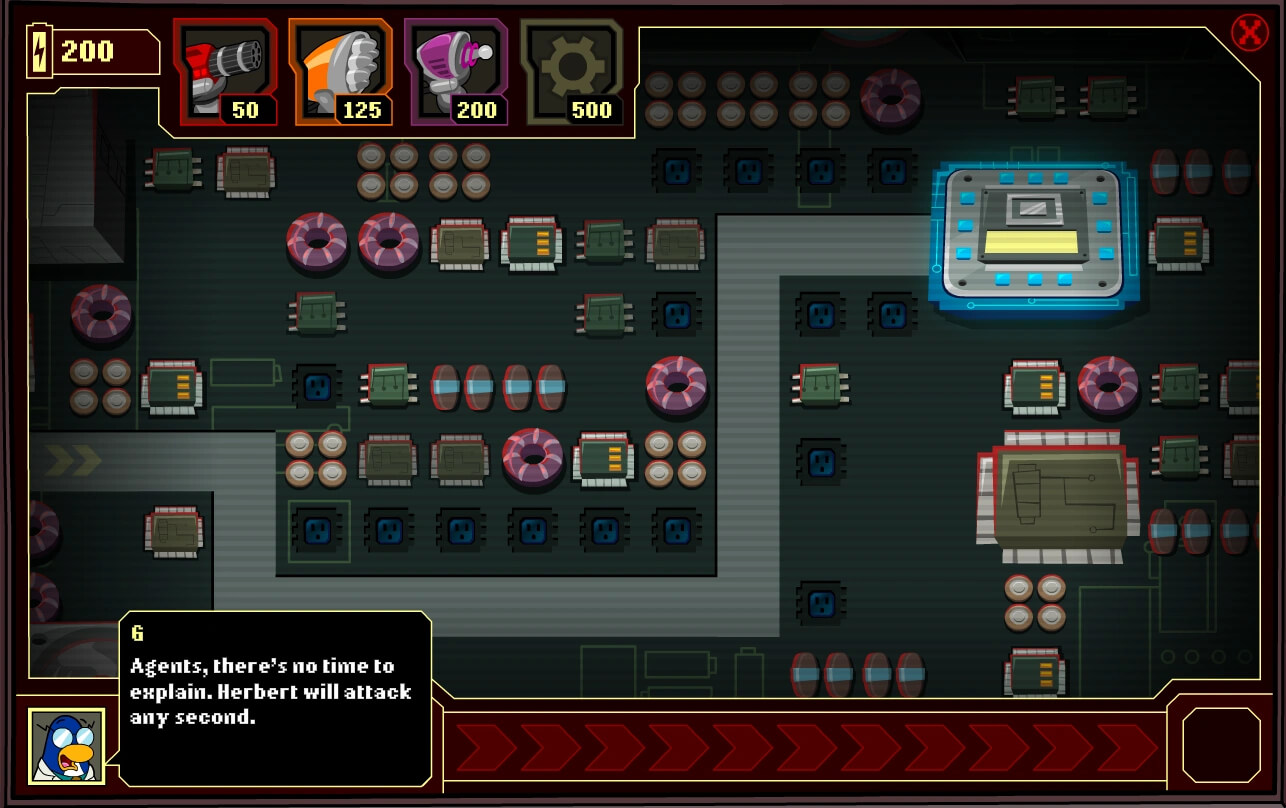The image size is (1286, 808).
Task: Advance the dialogue box from G
Action: [x=275, y=698]
